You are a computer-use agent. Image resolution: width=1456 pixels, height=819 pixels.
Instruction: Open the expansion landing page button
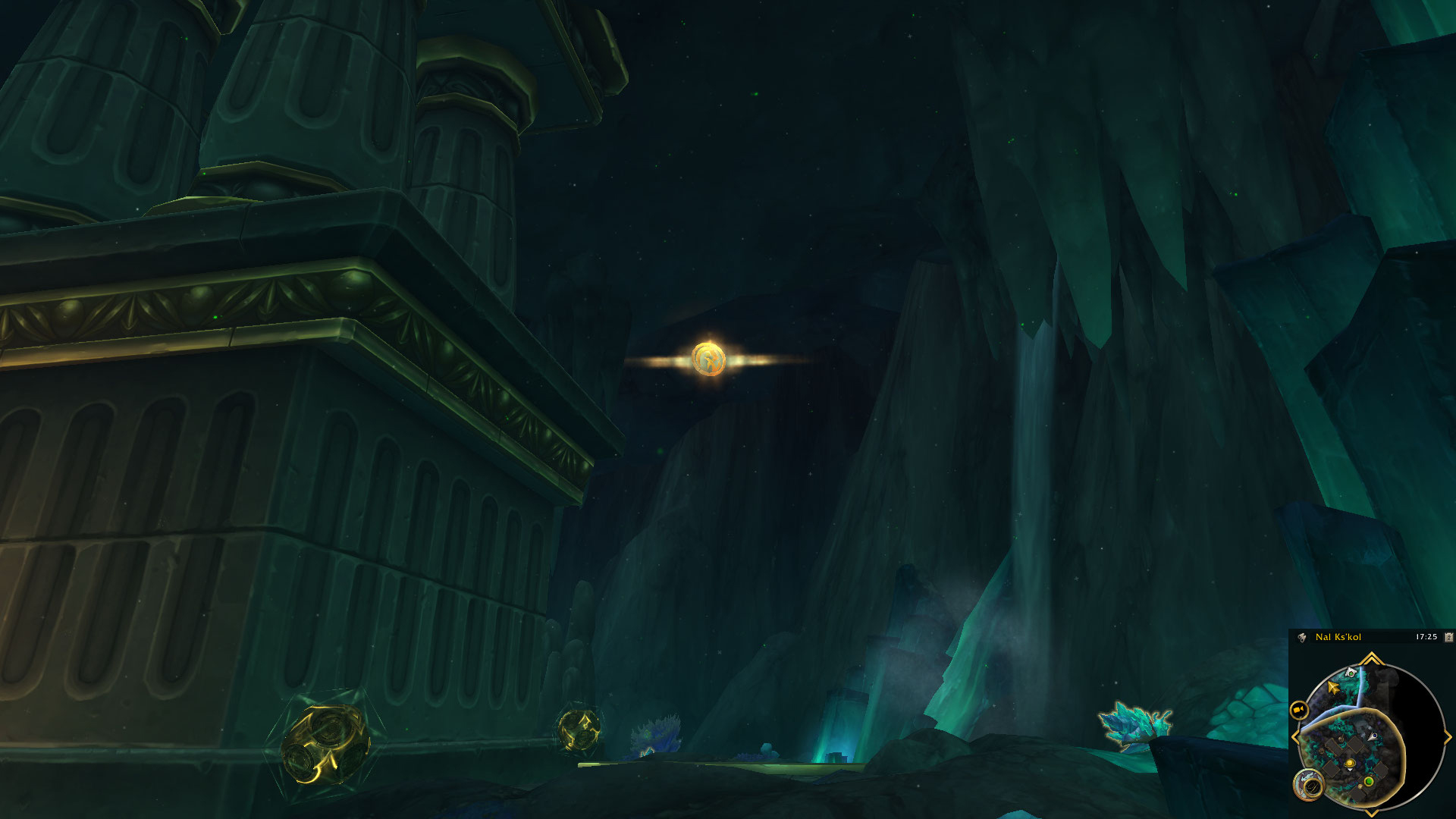1308,786
